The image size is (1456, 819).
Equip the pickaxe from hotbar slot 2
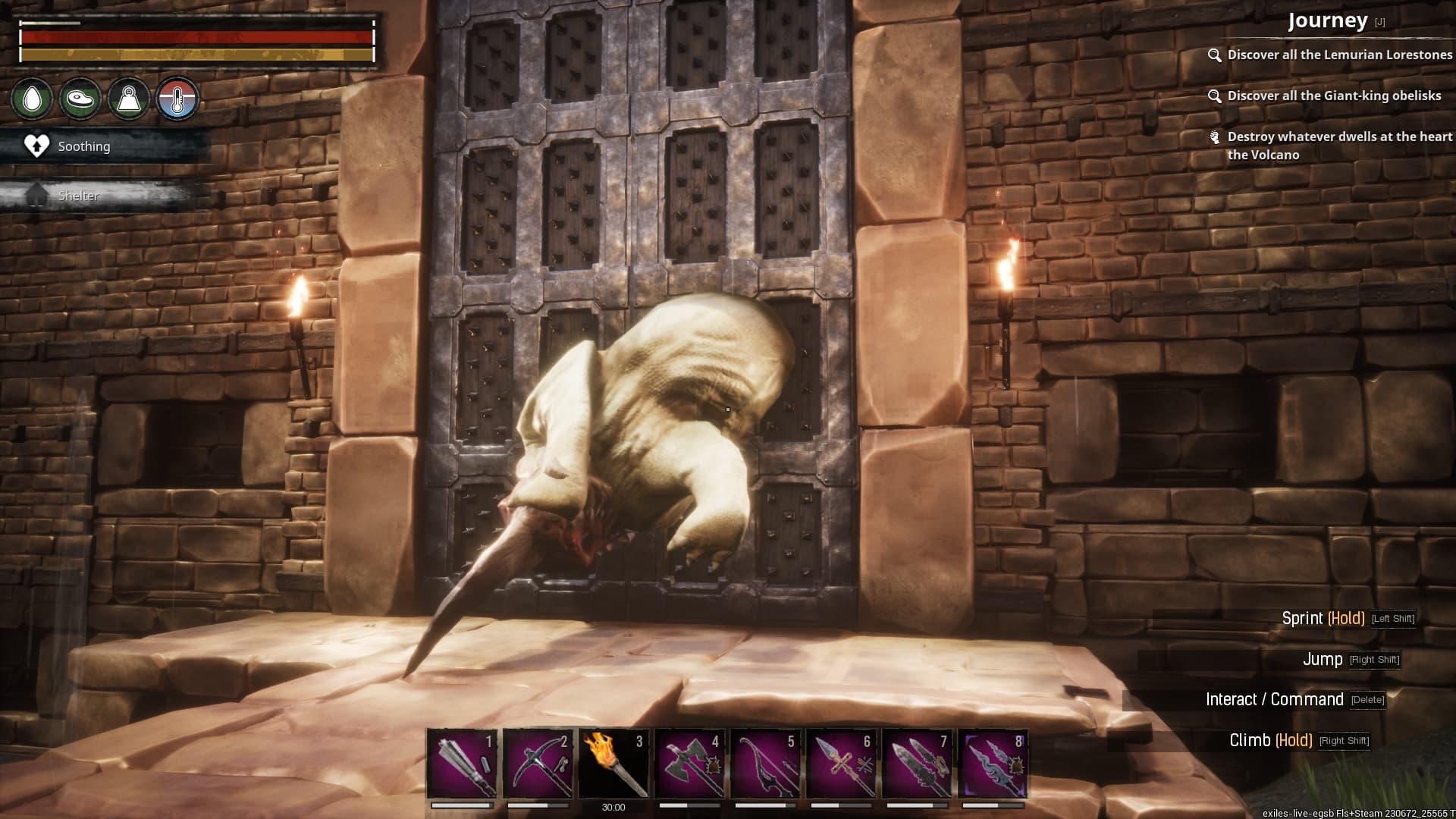[538, 763]
